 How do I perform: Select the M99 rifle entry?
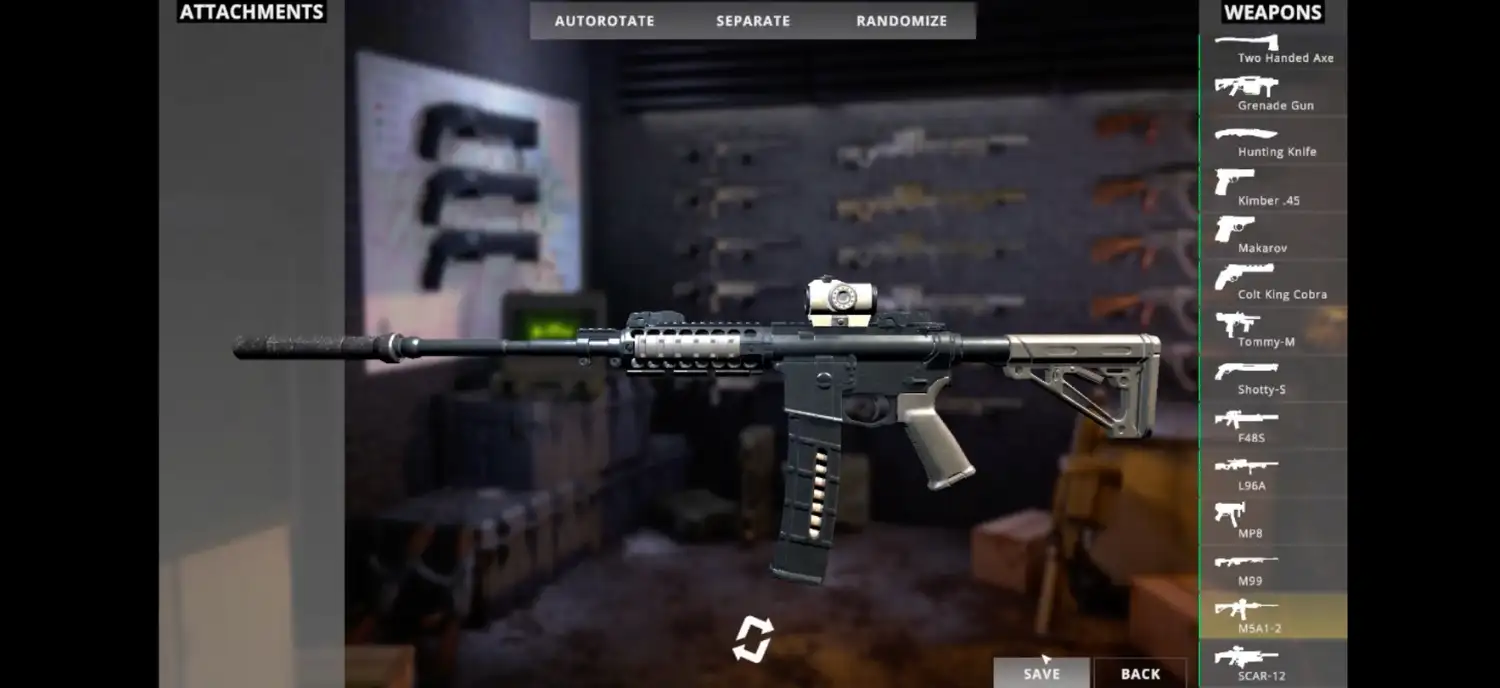tap(1273, 568)
